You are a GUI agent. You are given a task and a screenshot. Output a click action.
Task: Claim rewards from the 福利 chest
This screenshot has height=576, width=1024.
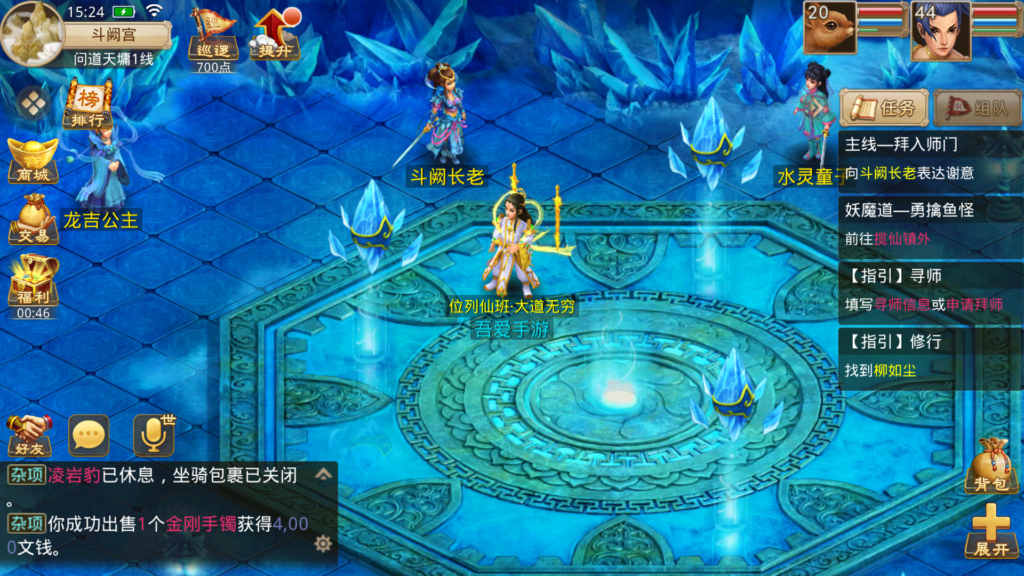[x=33, y=282]
